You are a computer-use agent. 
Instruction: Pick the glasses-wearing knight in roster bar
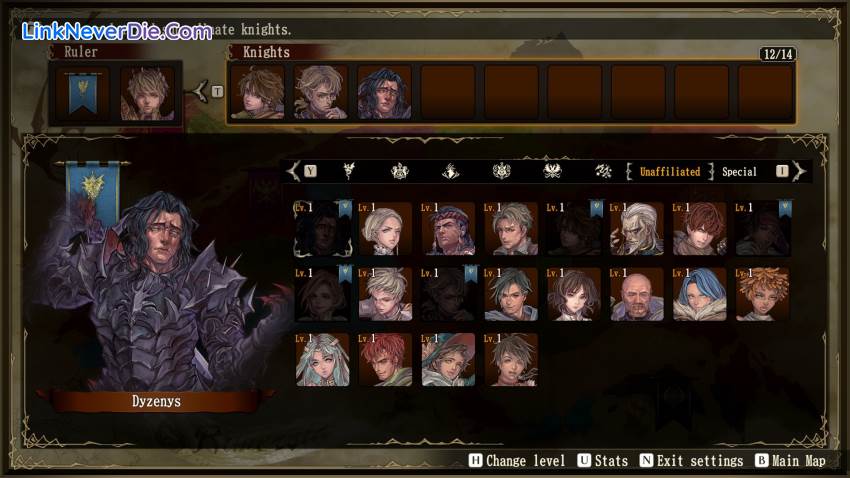click(321, 93)
